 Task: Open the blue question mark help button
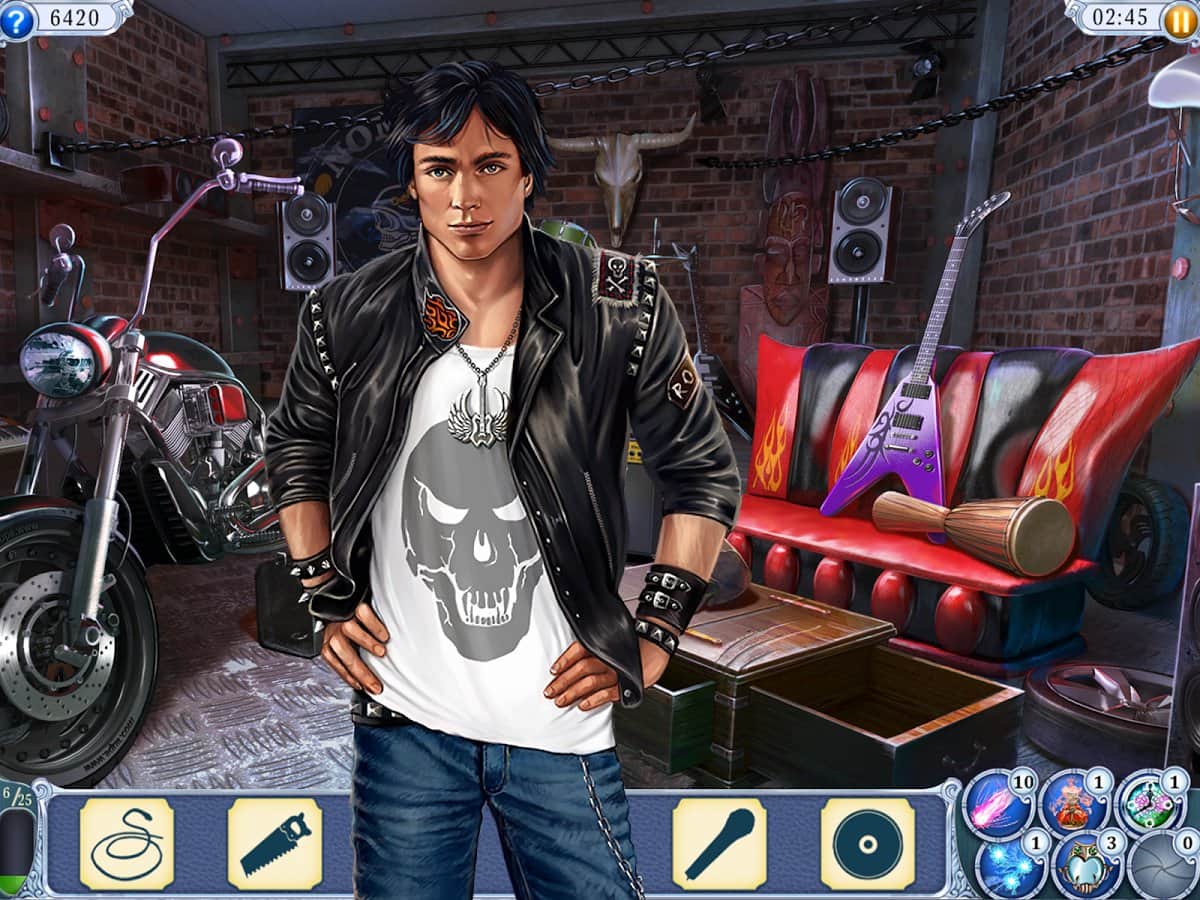click(x=16, y=18)
